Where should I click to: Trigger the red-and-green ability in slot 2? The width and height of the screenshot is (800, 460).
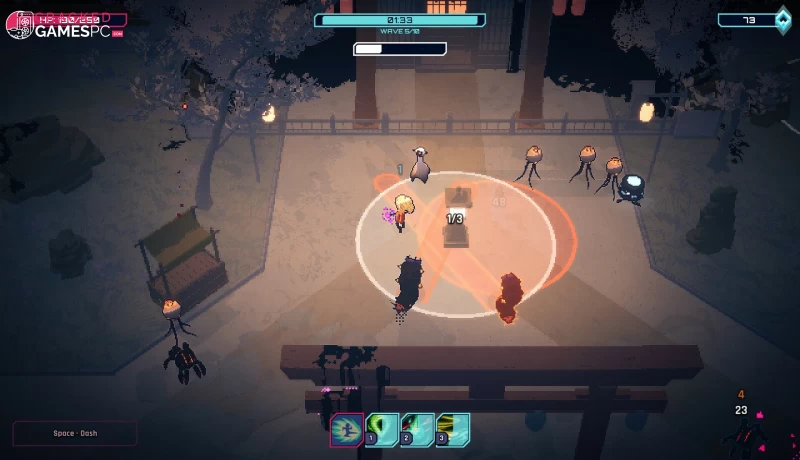click(x=417, y=430)
